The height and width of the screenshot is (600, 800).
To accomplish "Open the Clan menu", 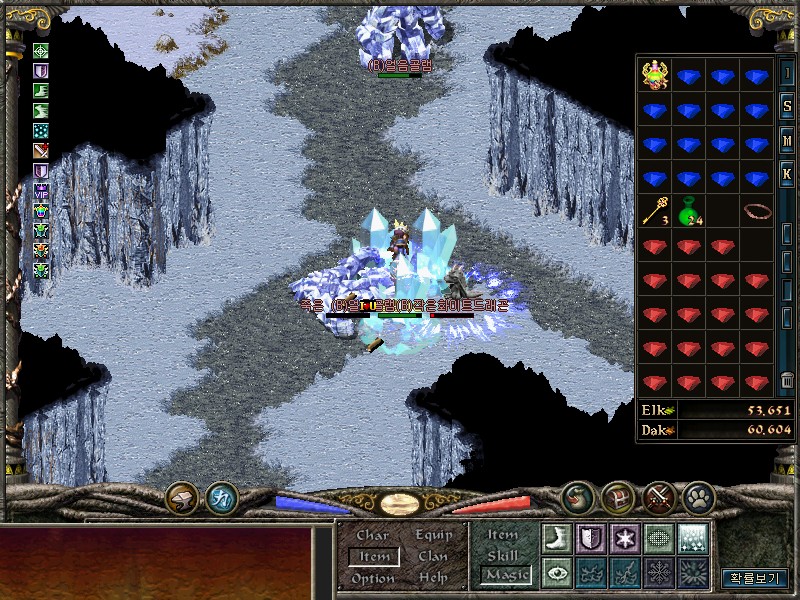I will click(433, 556).
